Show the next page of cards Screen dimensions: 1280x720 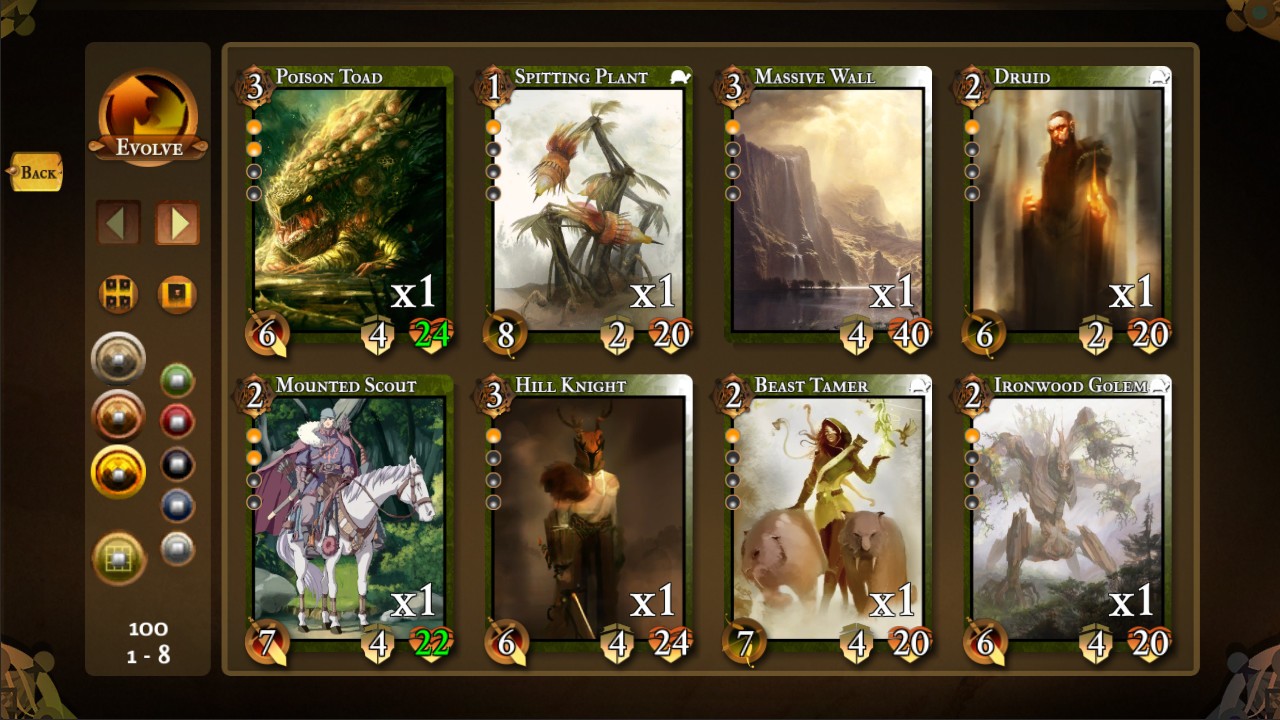pyautogui.click(x=178, y=223)
